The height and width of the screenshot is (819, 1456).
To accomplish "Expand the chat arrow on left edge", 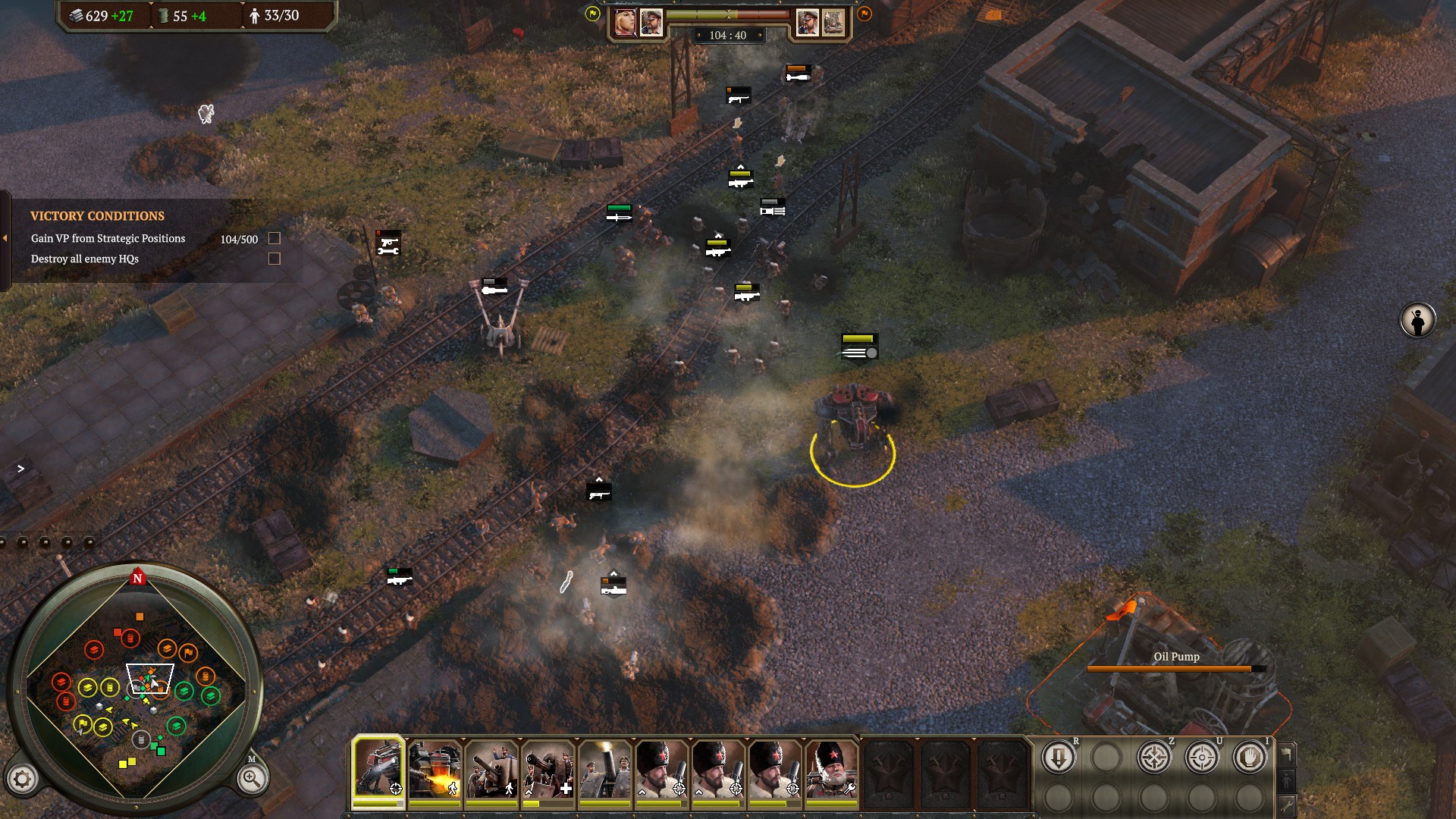I will 20,469.
